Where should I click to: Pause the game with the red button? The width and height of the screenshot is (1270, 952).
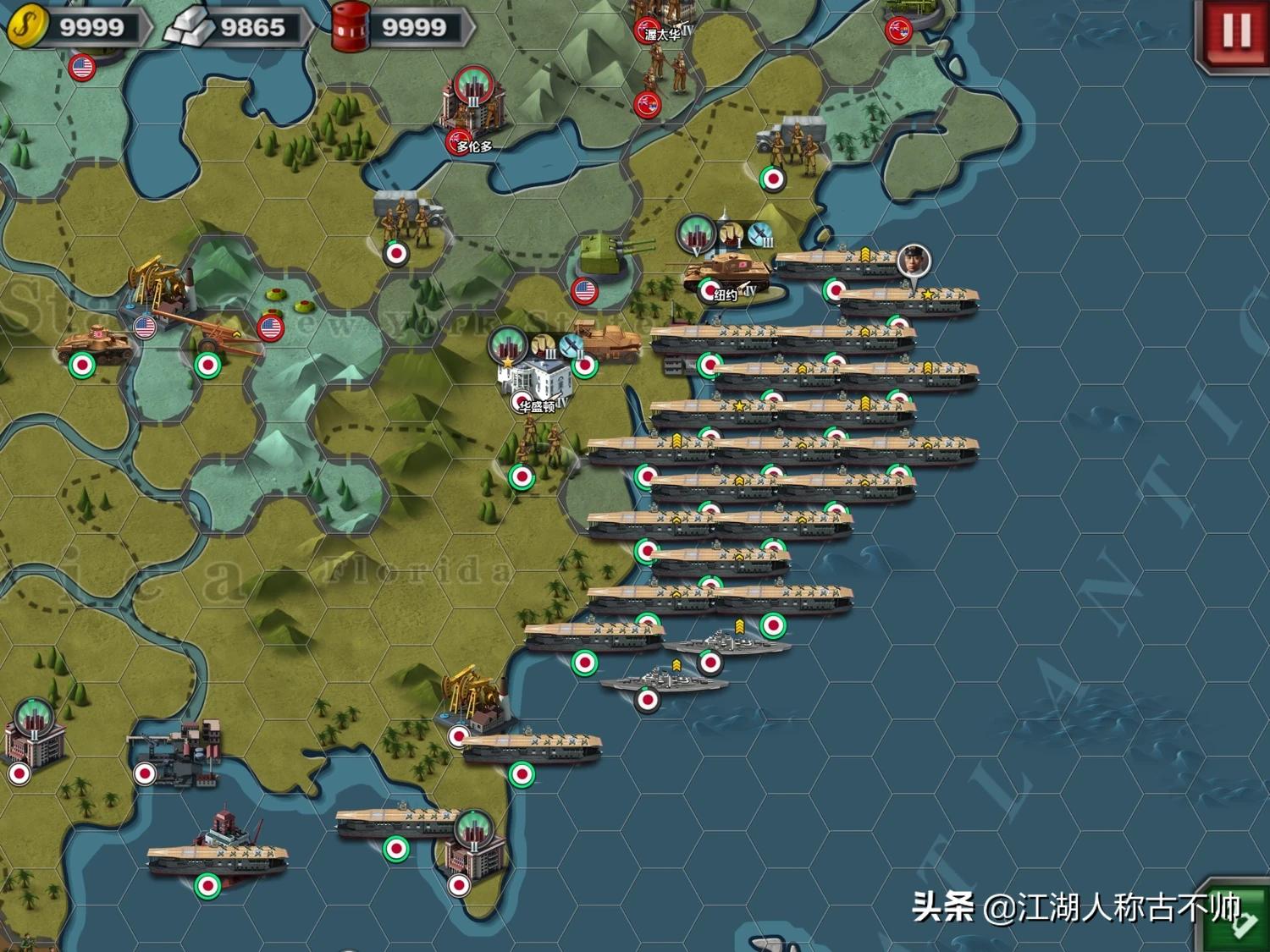point(1235,32)
